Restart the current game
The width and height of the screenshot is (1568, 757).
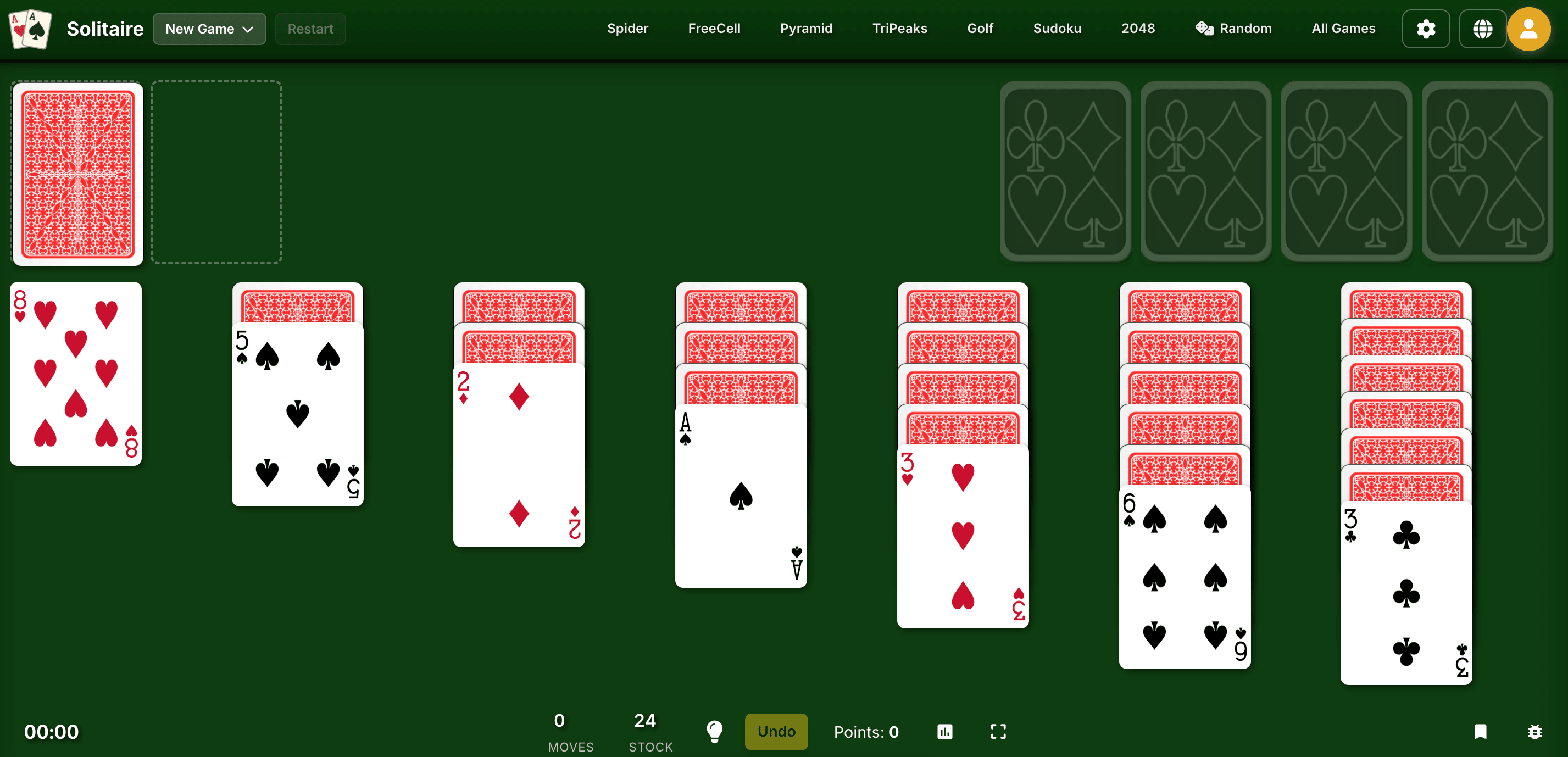coord(310,28)
